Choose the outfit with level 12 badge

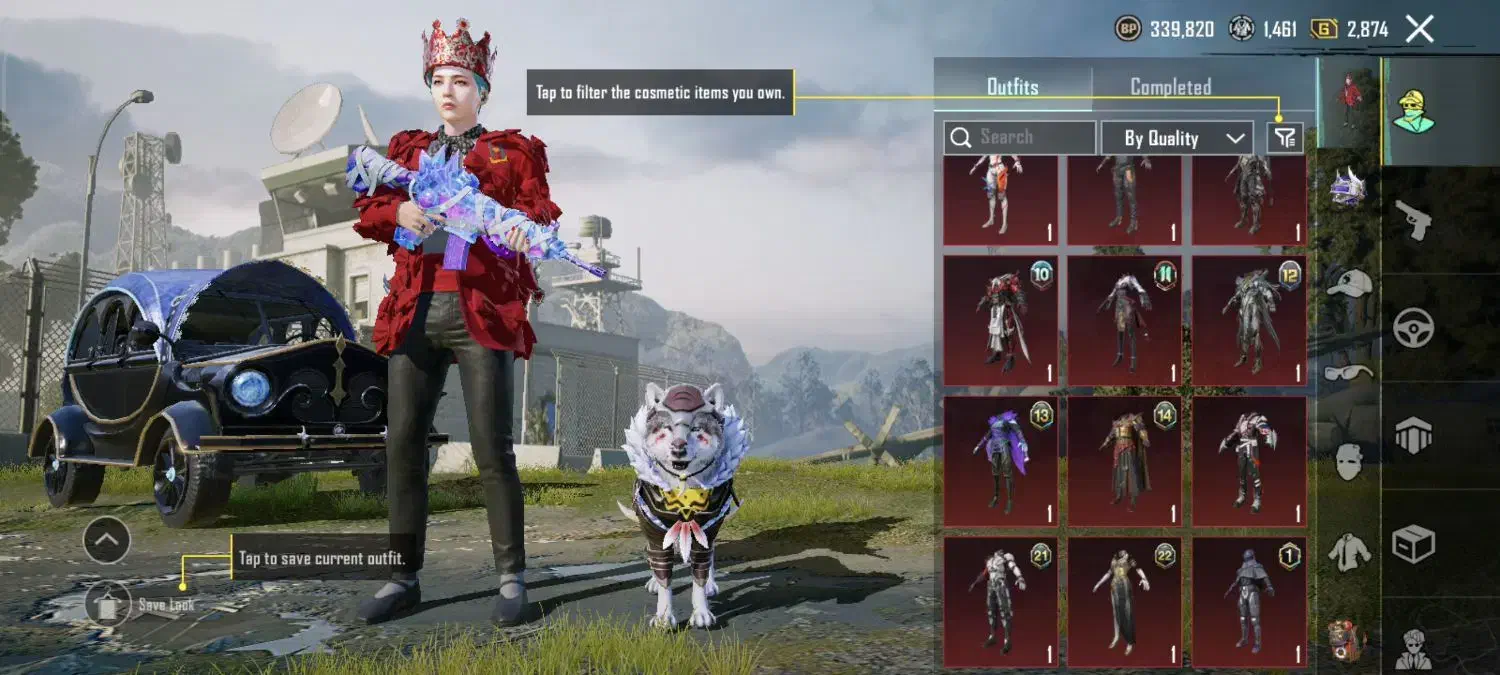point(1249,320)
